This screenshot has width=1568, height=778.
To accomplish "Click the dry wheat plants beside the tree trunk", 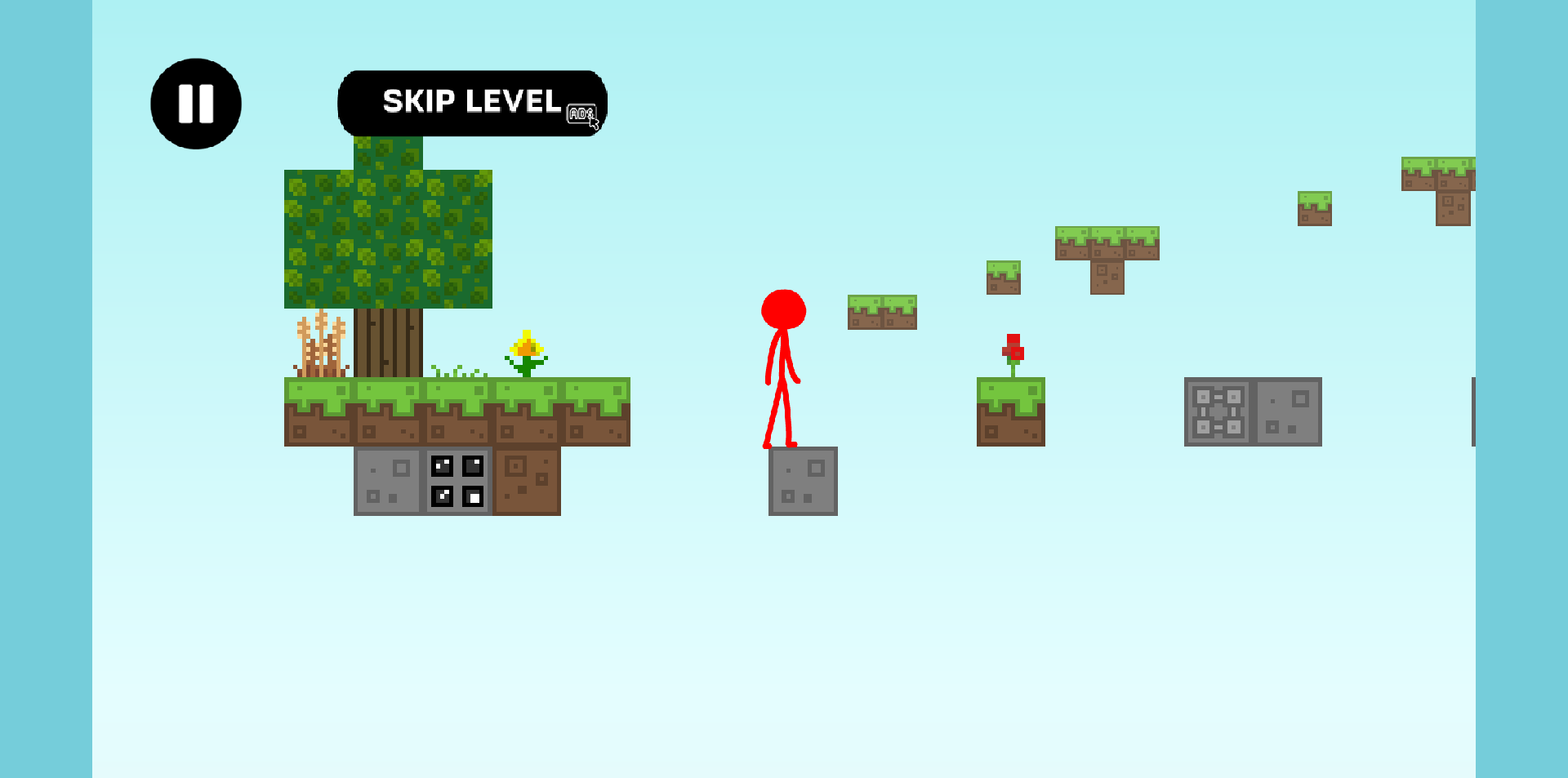I will [321, 343].
